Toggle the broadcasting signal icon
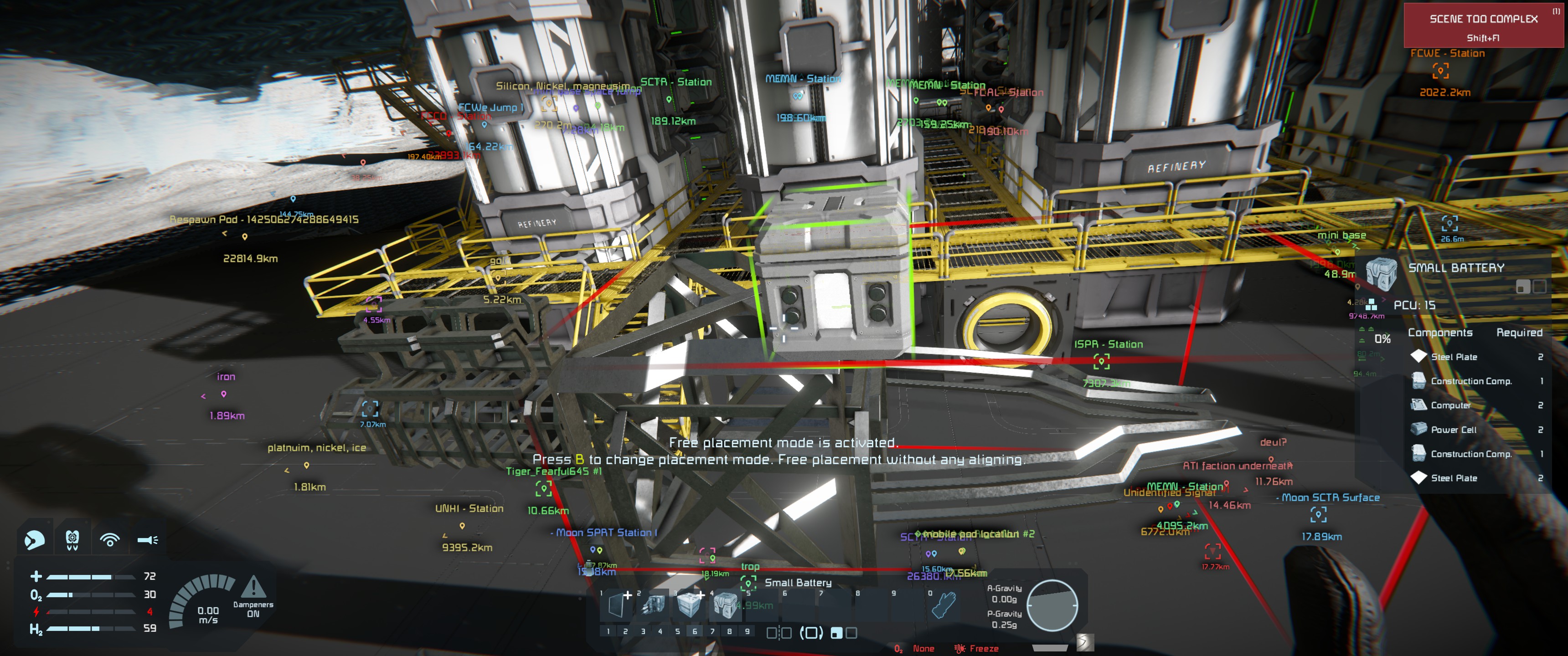 109,539
